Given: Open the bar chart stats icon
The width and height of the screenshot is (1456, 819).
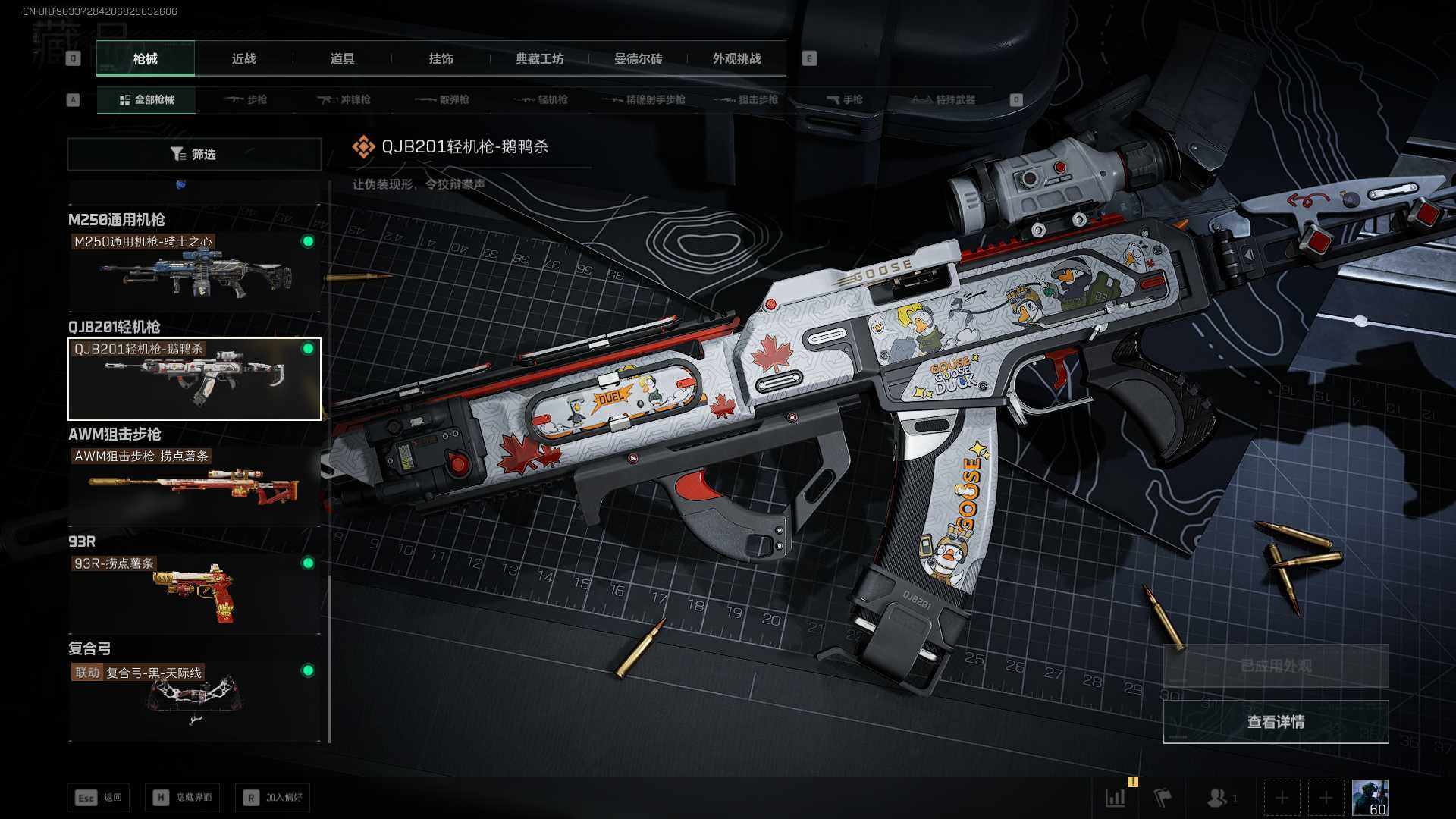Looking at the screenshot, I should 1116,797.
